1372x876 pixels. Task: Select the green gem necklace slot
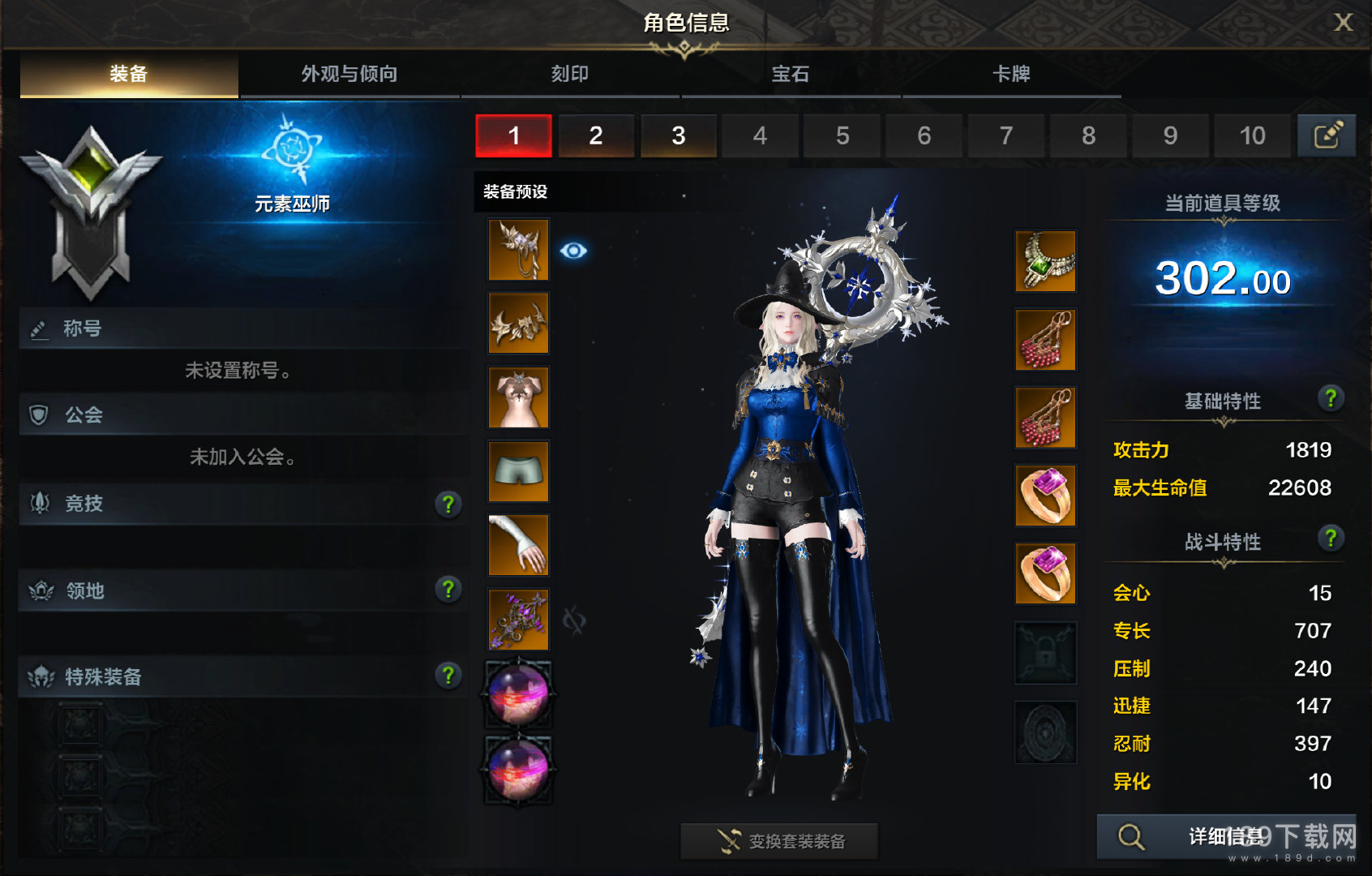1046,261
